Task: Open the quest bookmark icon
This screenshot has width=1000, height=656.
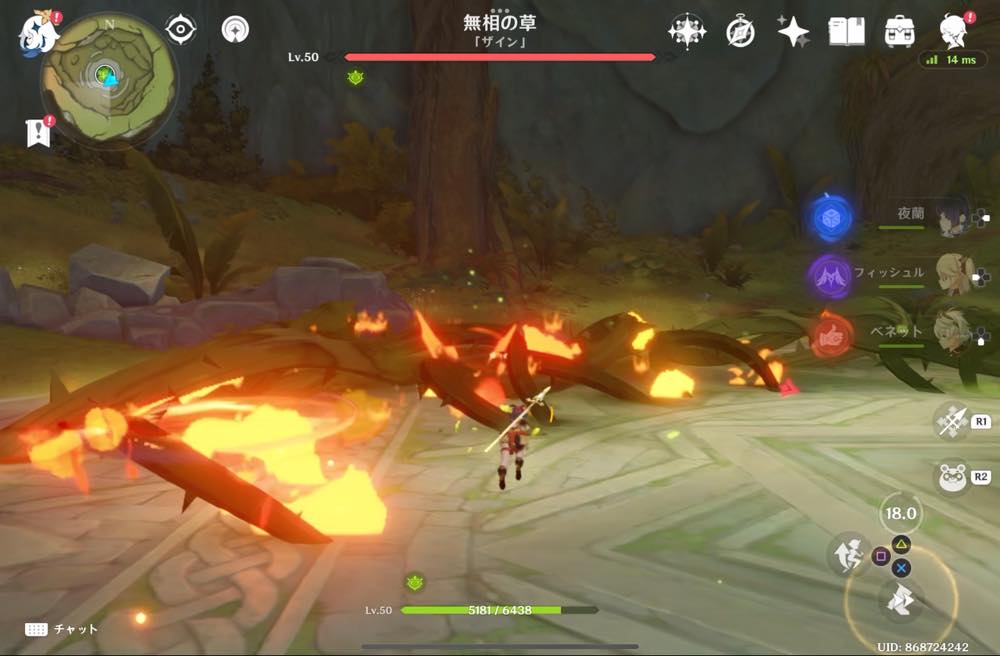Action: [38, 133]
